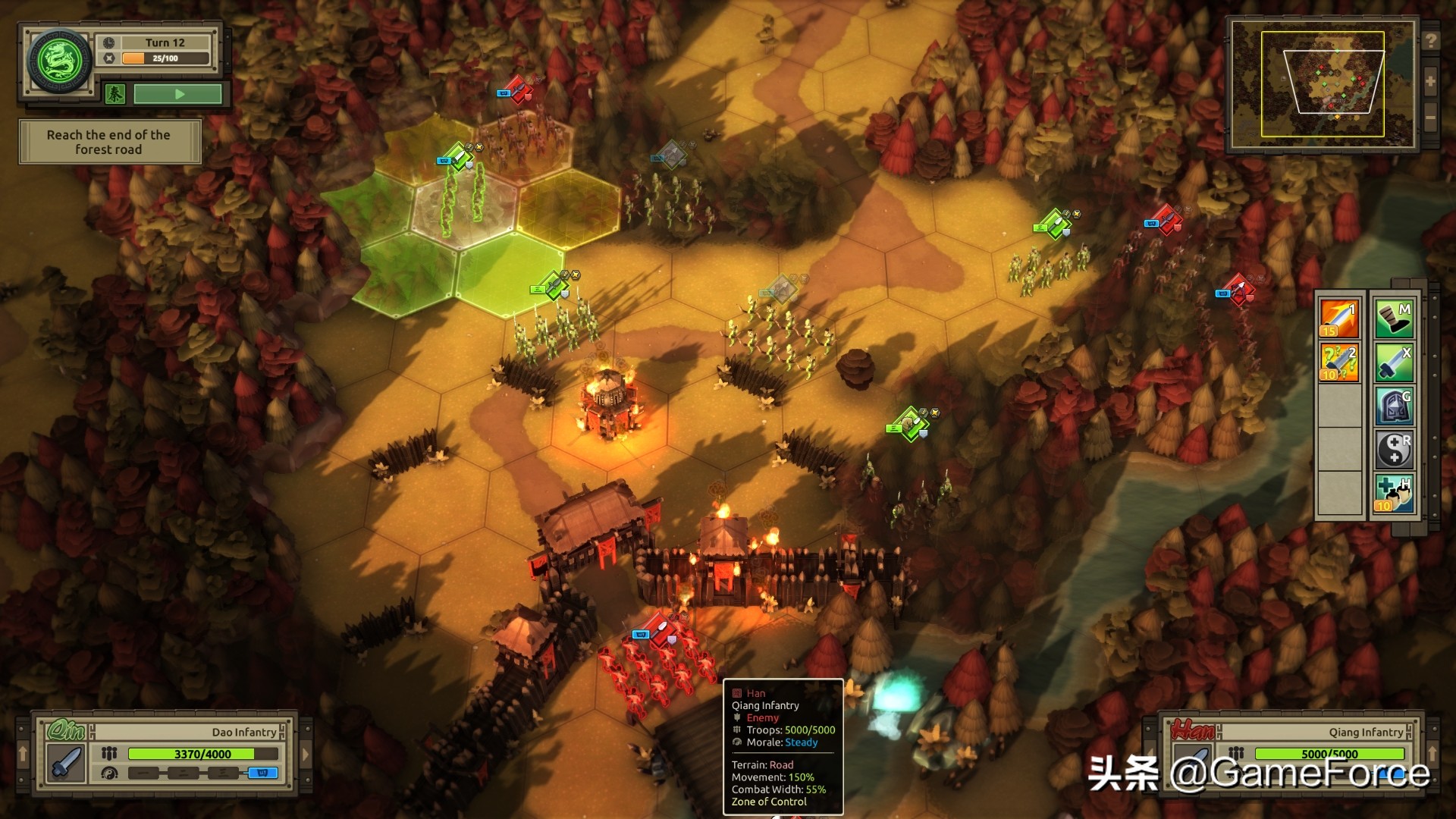Click the battlefield minimap
Viewport: 1456px width, 819px height.
[x=1323, y=83]
